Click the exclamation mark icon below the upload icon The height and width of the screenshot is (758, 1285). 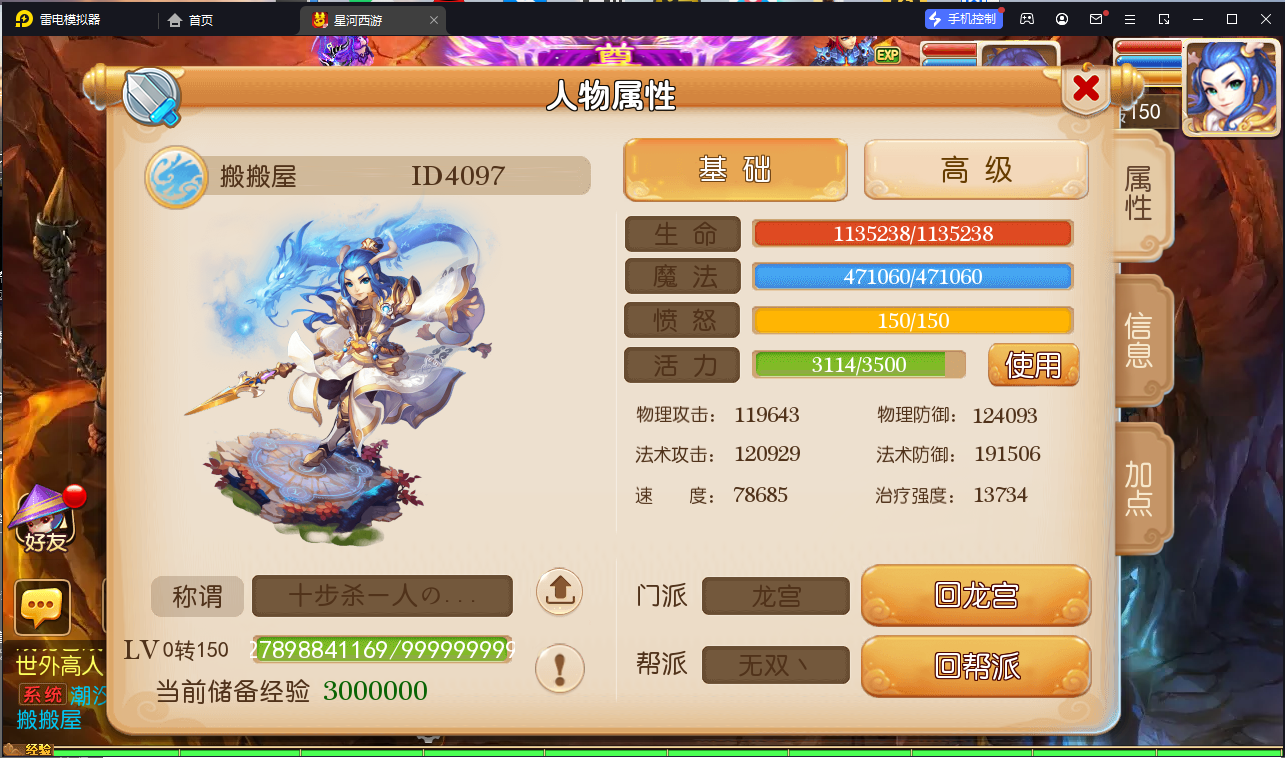pyautogui.click(x=558, y=669)
